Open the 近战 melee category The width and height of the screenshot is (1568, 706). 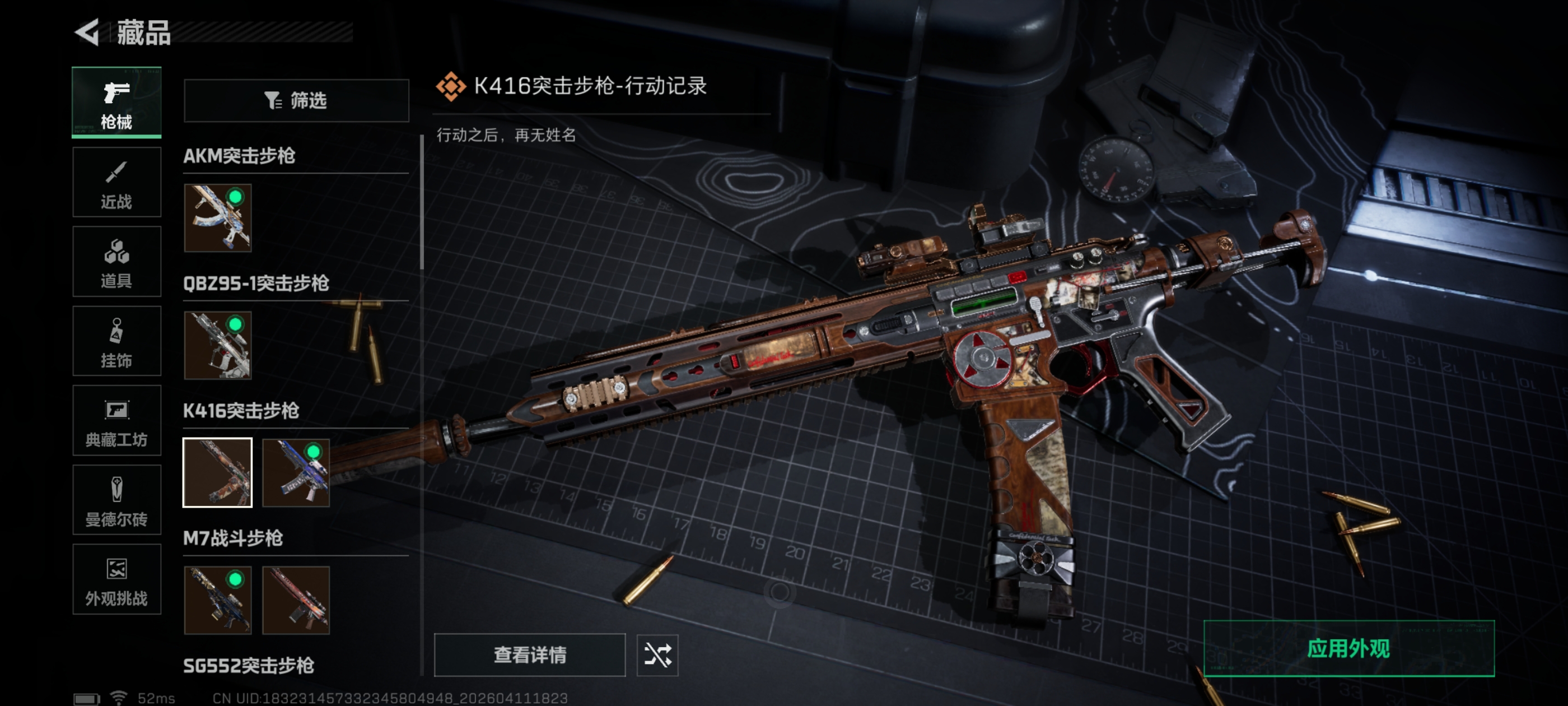pyautogui.click(x=116, y=182)
